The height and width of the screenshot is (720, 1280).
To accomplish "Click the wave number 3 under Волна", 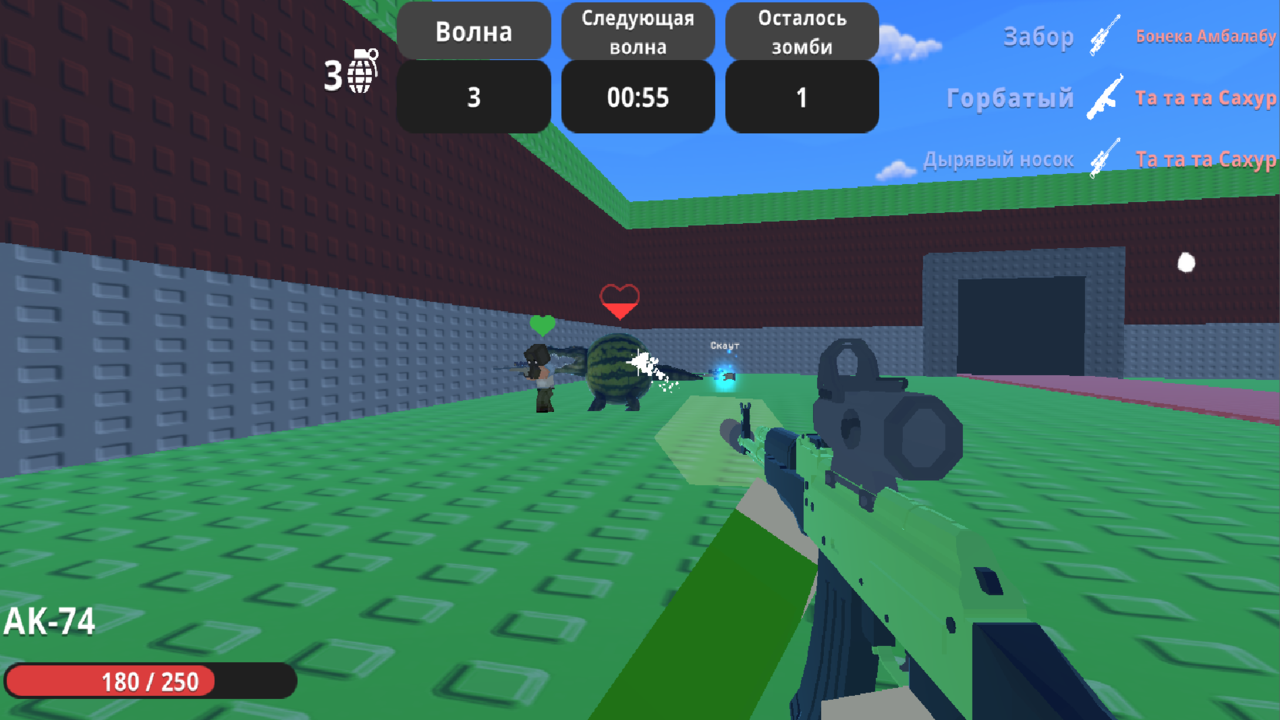I will tap(473, 96).
